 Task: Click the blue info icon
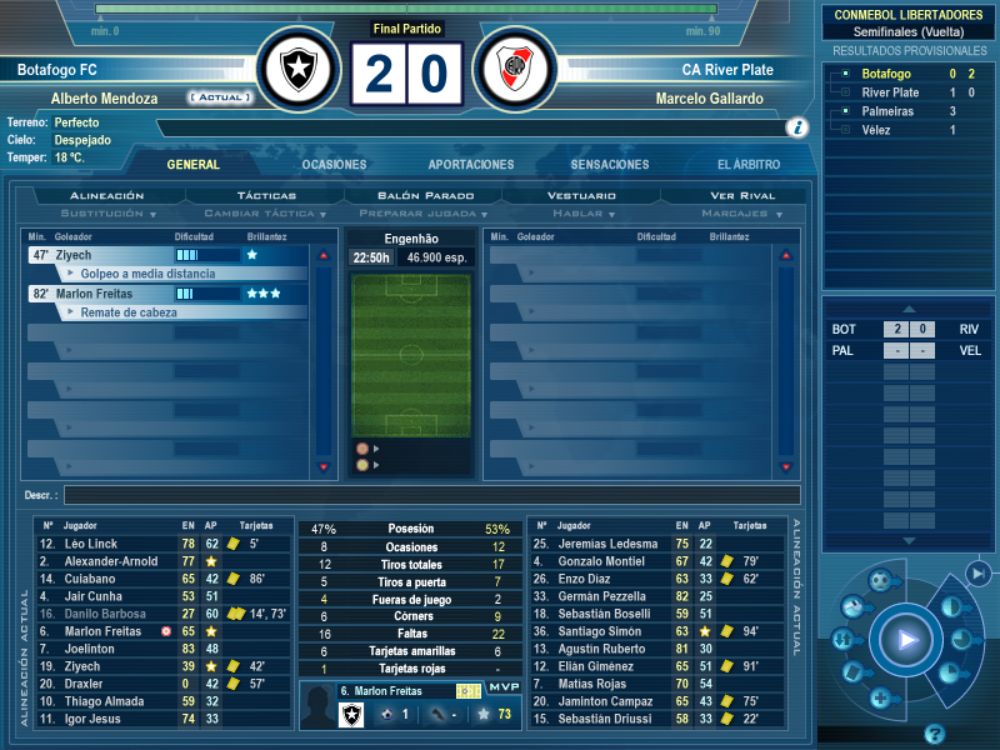pos(797,127)
